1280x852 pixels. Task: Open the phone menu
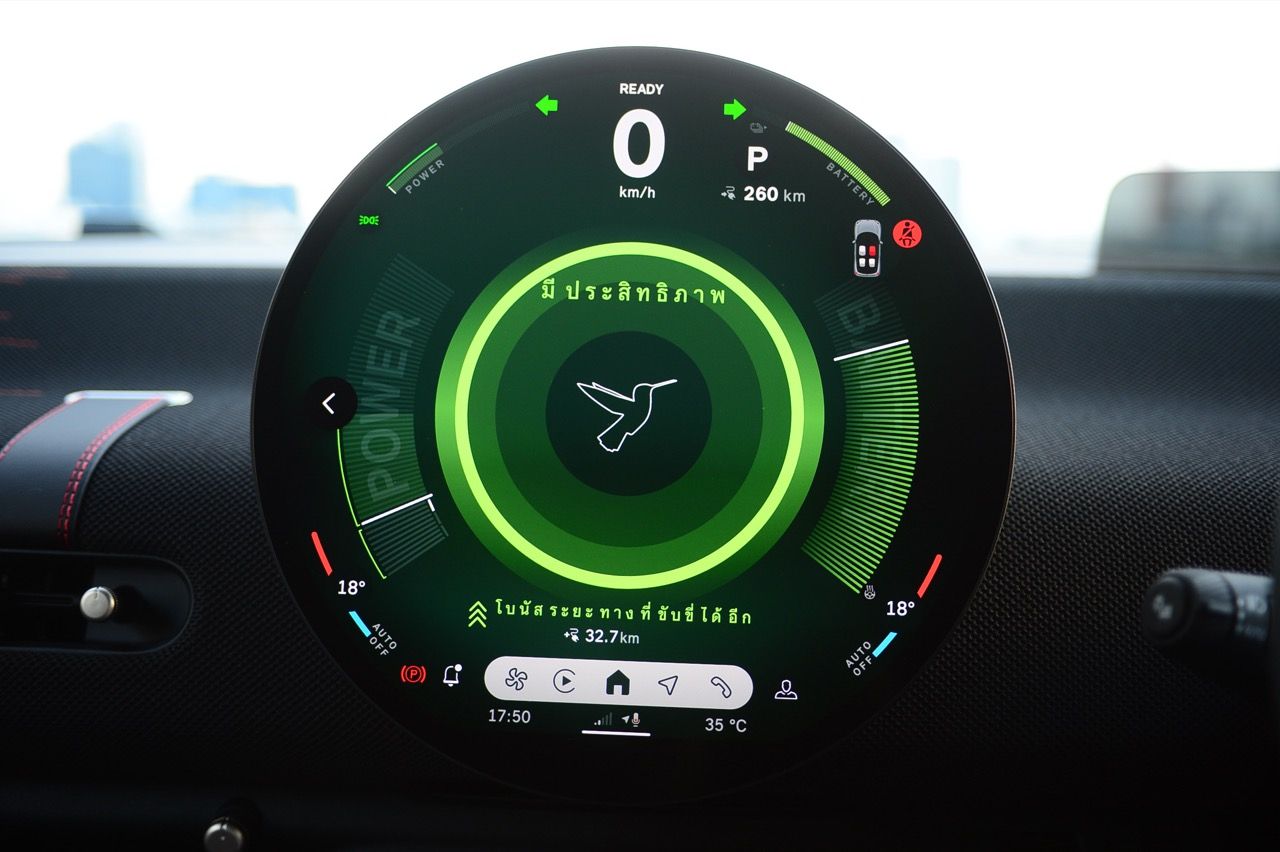coord(720,683)
